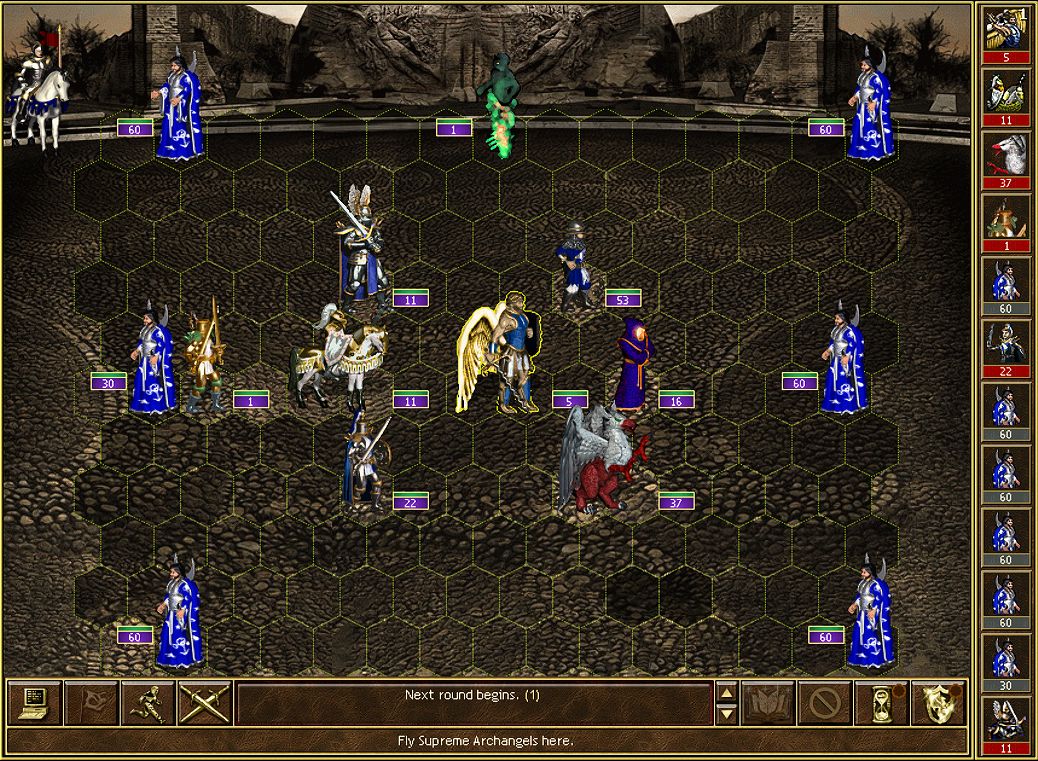The image size is (1038, 761).
Task: Select the Mage portrait showing 30
Action: [x=1005, y=657]
